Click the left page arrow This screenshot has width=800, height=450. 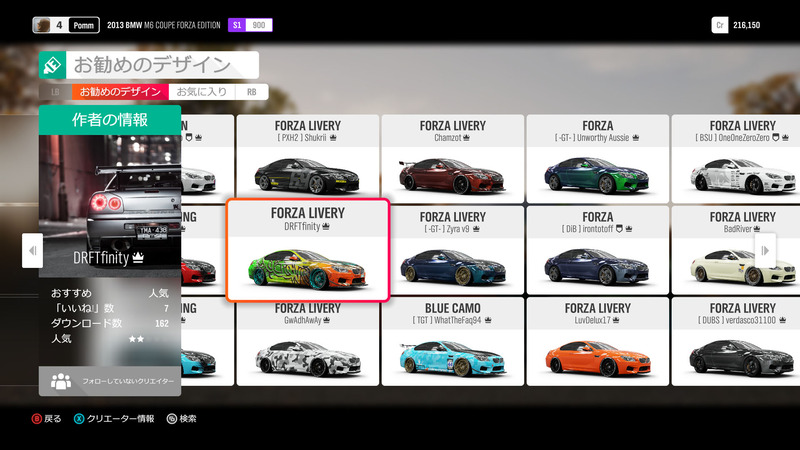click(x=32, y=250)
